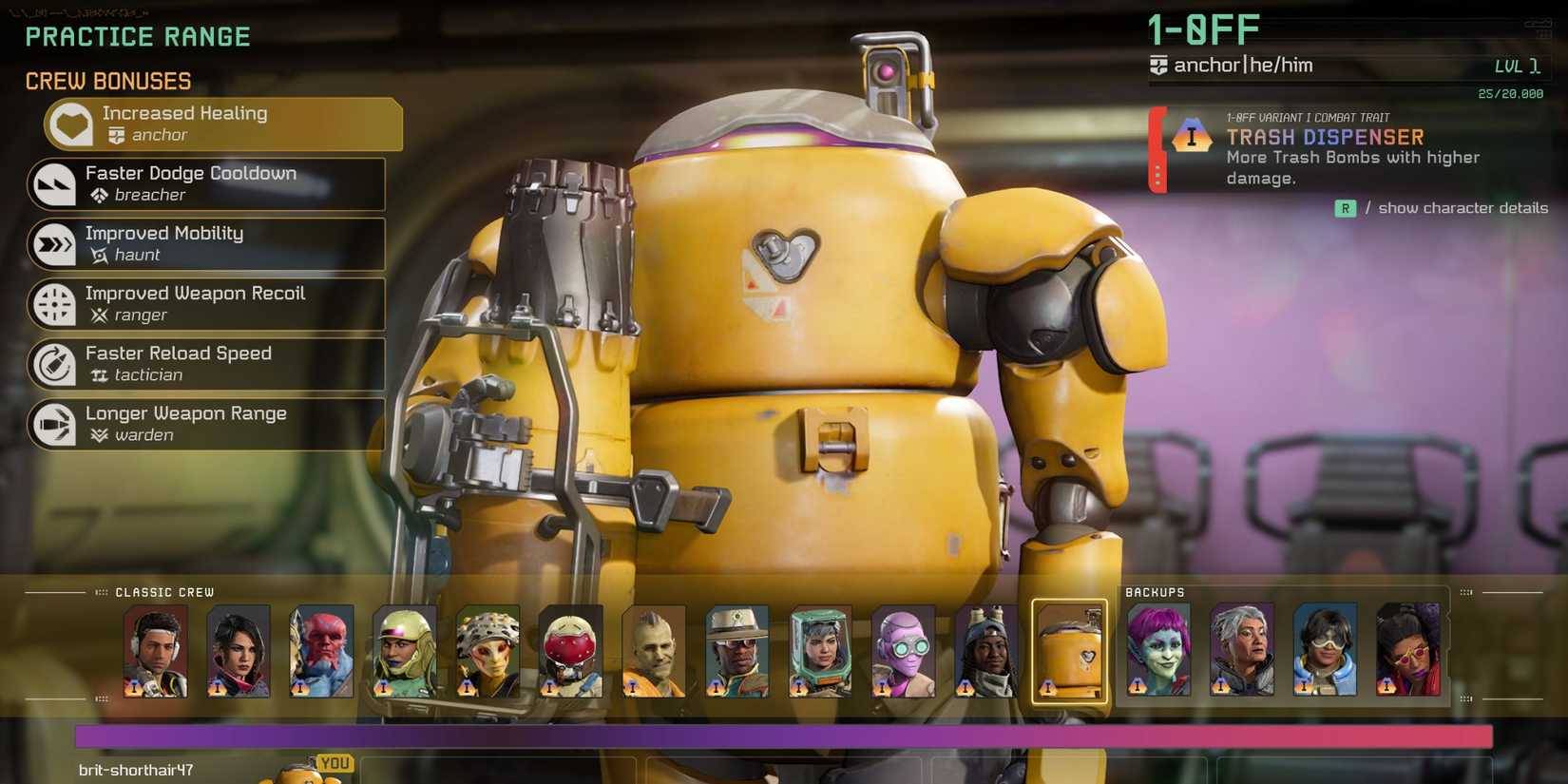Viewport: 1568px width, 784px height.
Task: Click the variant I badge on 1-0FF's portrait
Action: click(x=1048, y=686)
